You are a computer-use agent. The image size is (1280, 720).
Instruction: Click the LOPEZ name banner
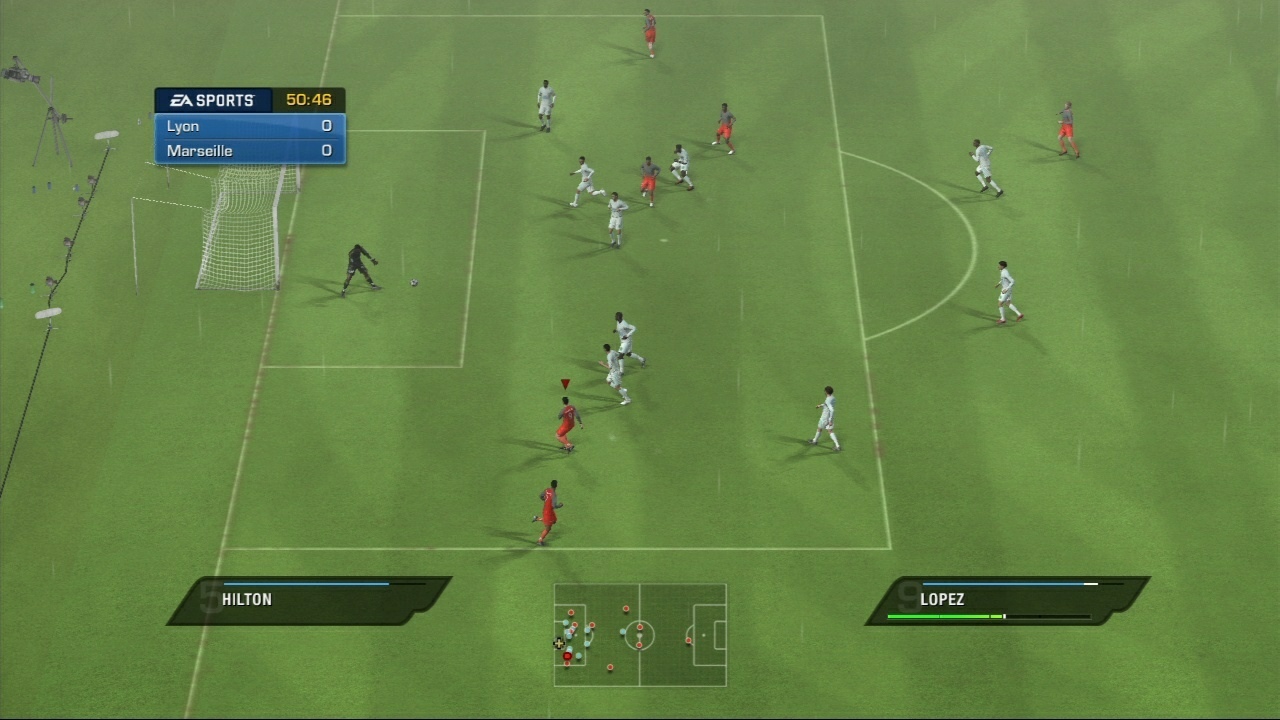[x=941, y=599]
